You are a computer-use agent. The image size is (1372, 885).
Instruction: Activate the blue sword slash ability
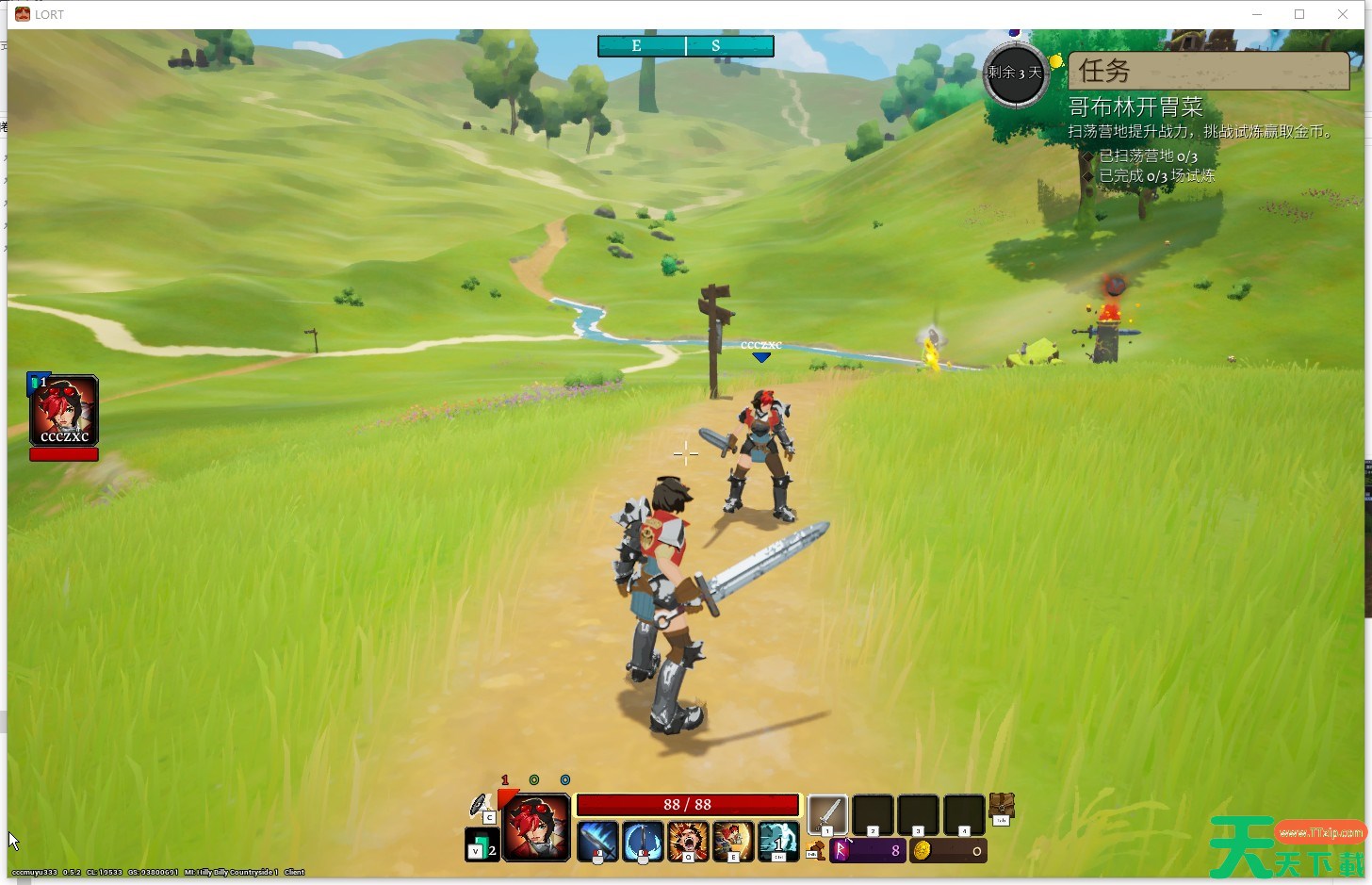pos(597,841)
